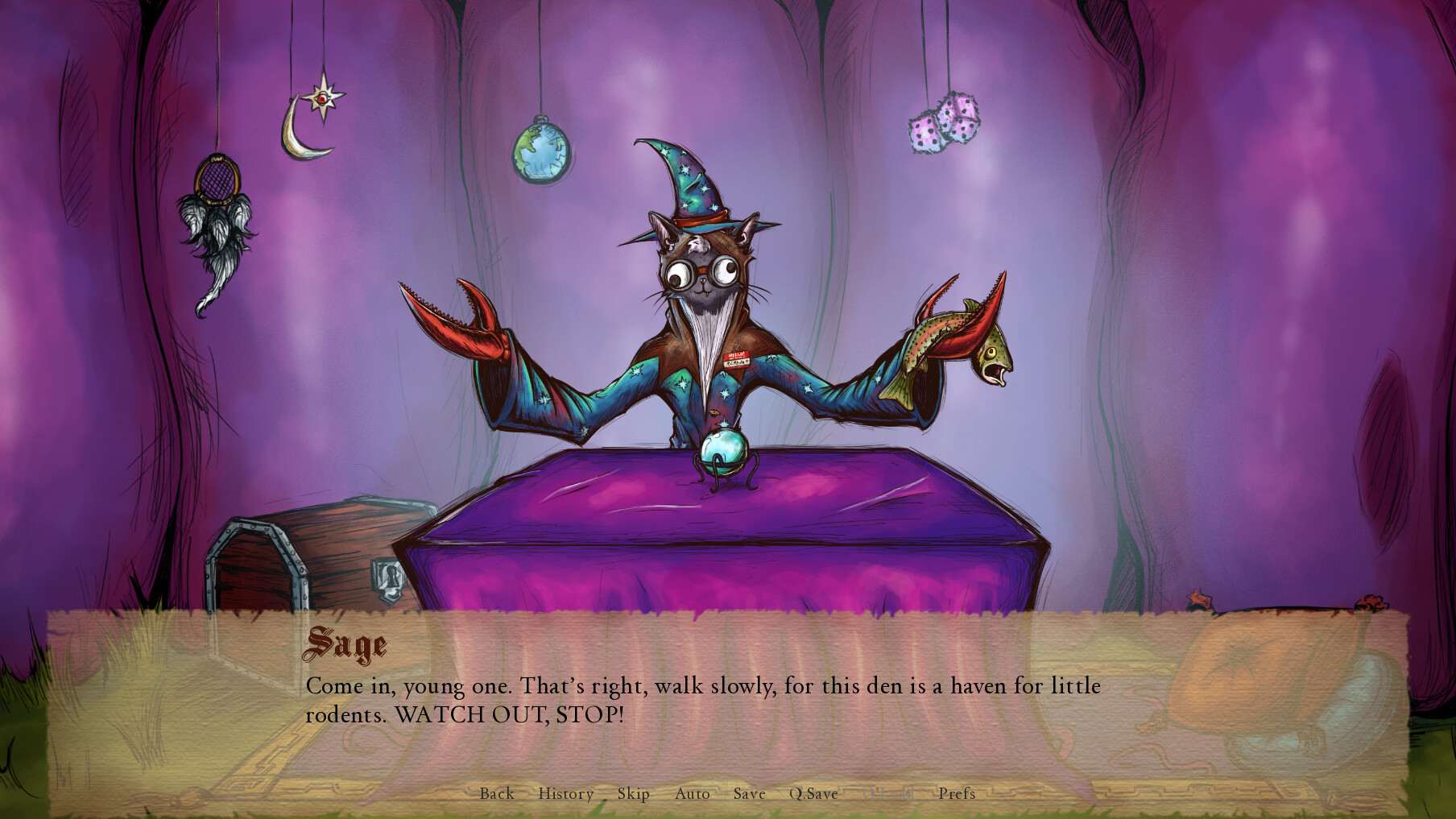
Task: Click Q.Save to quick save
Action: coord(813,794)
